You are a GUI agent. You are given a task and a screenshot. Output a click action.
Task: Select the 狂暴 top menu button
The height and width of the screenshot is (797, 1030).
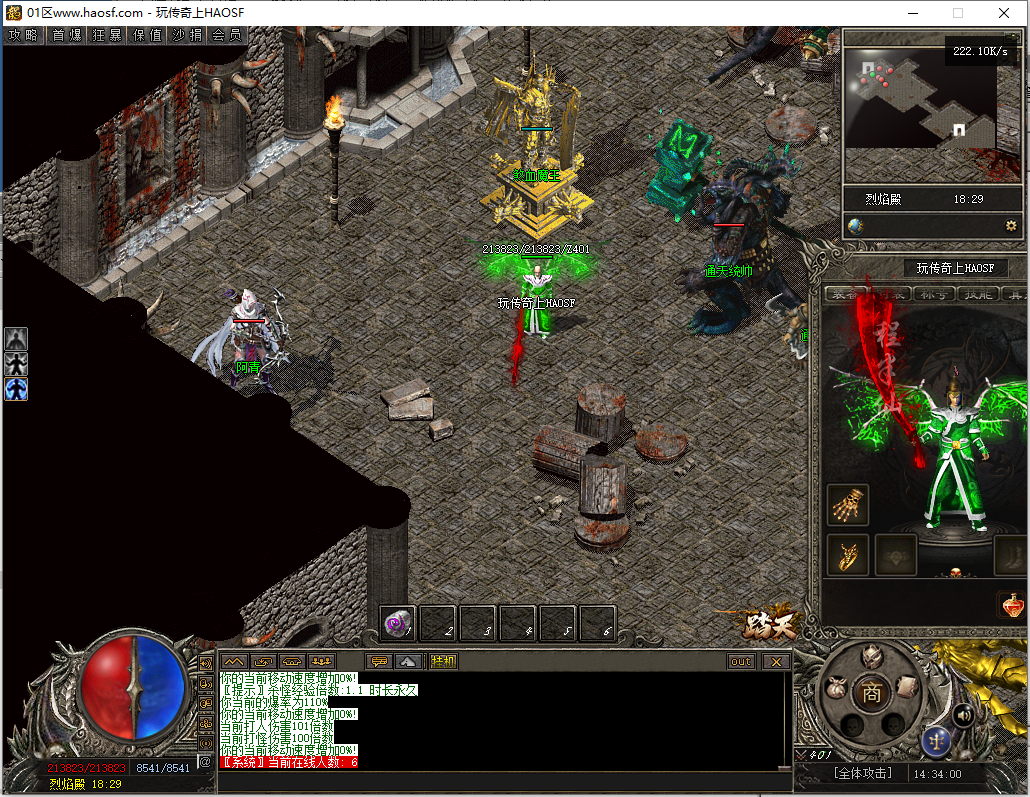107,35
